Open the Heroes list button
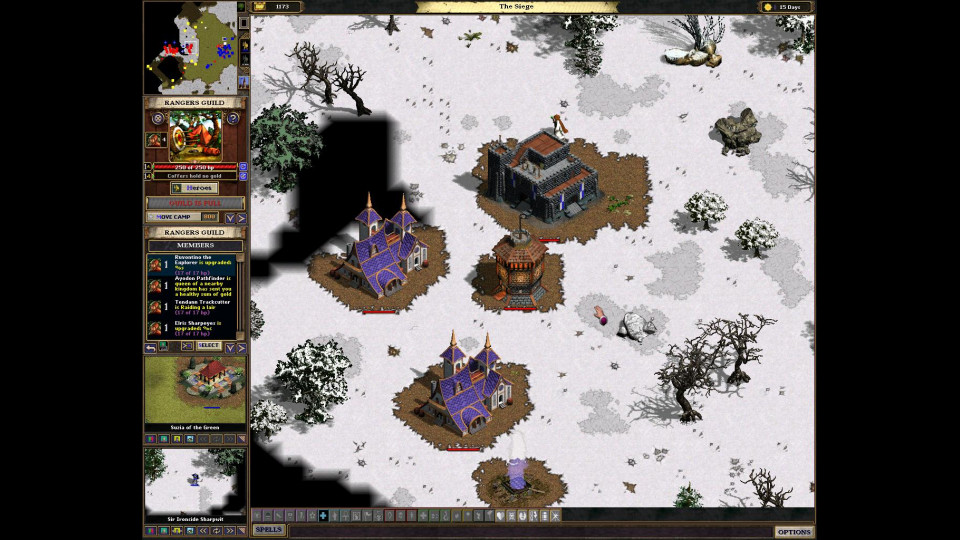 coord(194,188)
